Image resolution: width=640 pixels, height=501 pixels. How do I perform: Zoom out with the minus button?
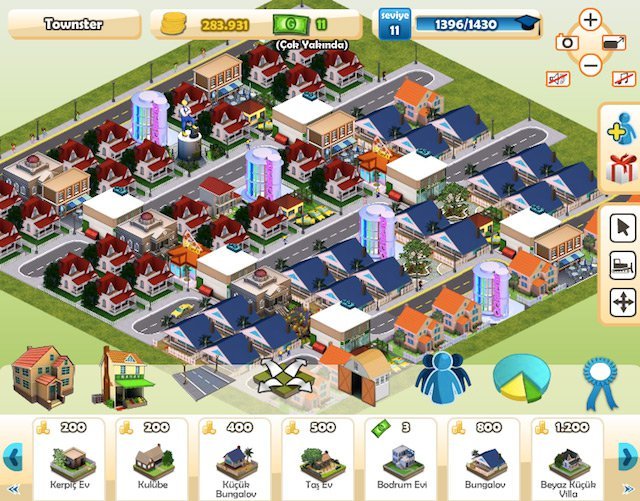click(591, 65)
